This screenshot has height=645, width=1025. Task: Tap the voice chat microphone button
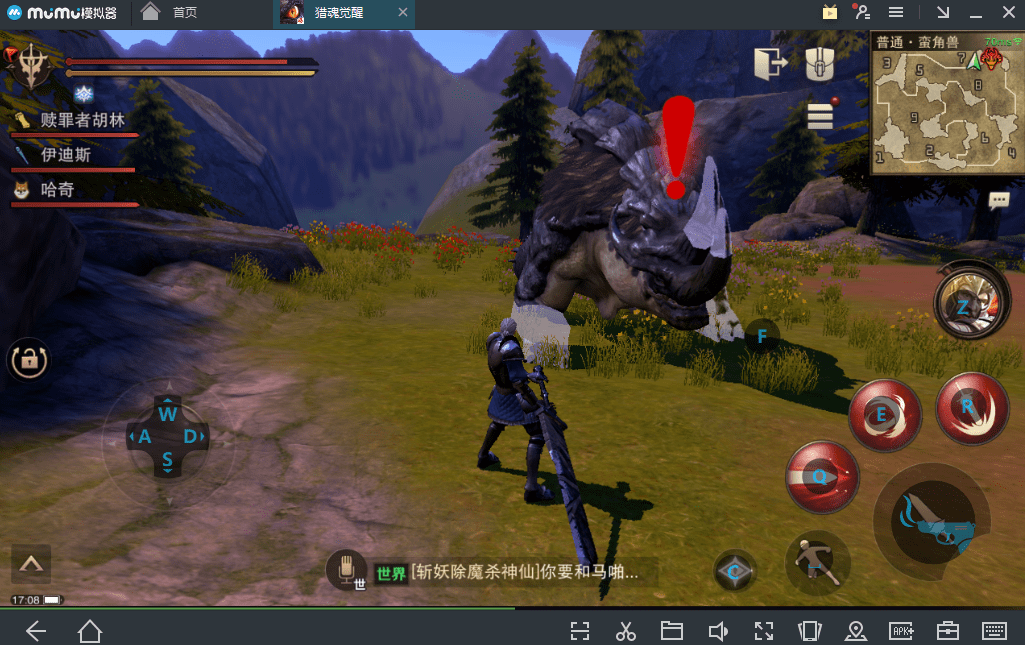click(348, 570)
